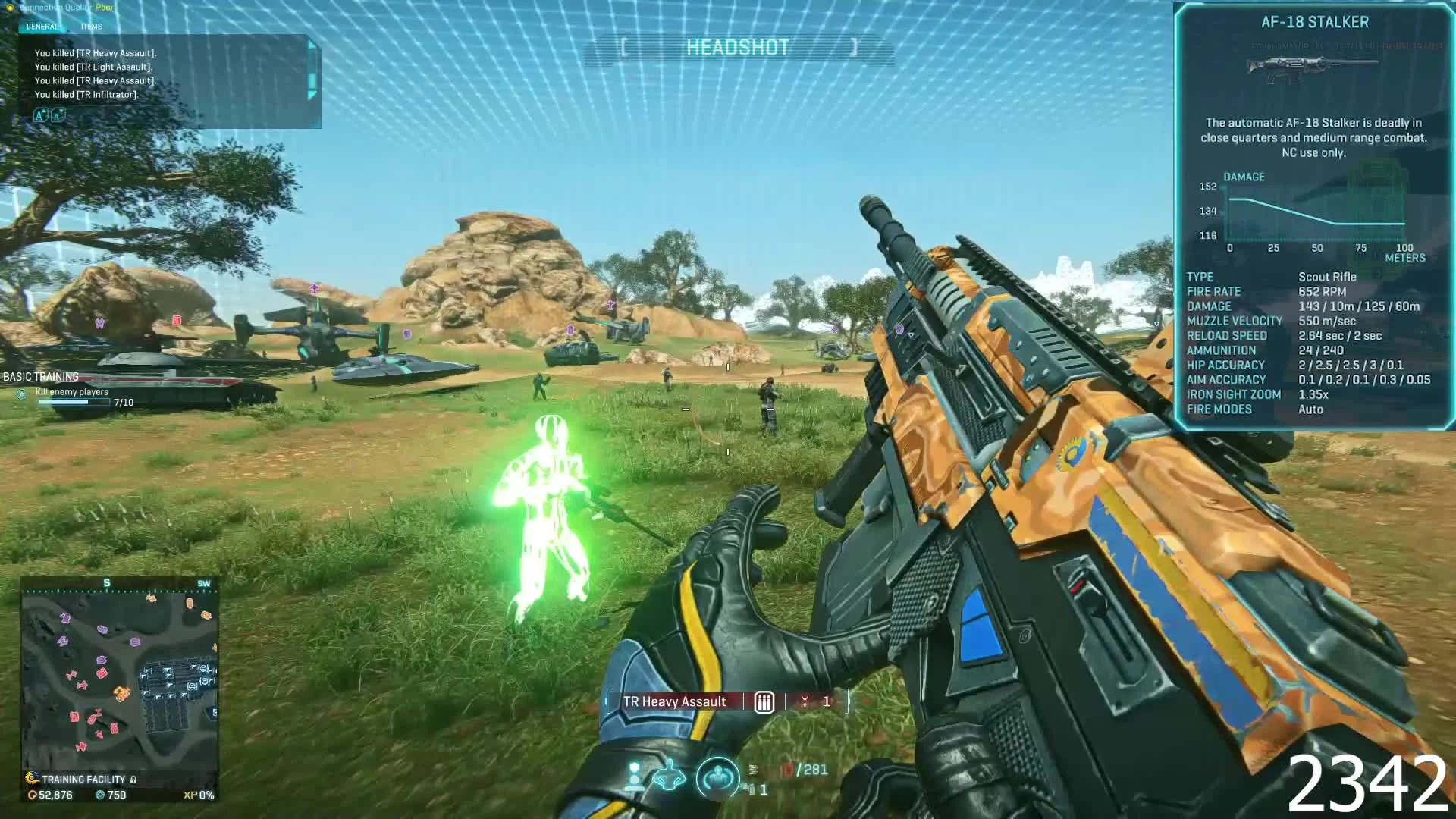Click the XP 0% progress indicator
This screenshot has width=1456, height=819.
coord(198,794)
